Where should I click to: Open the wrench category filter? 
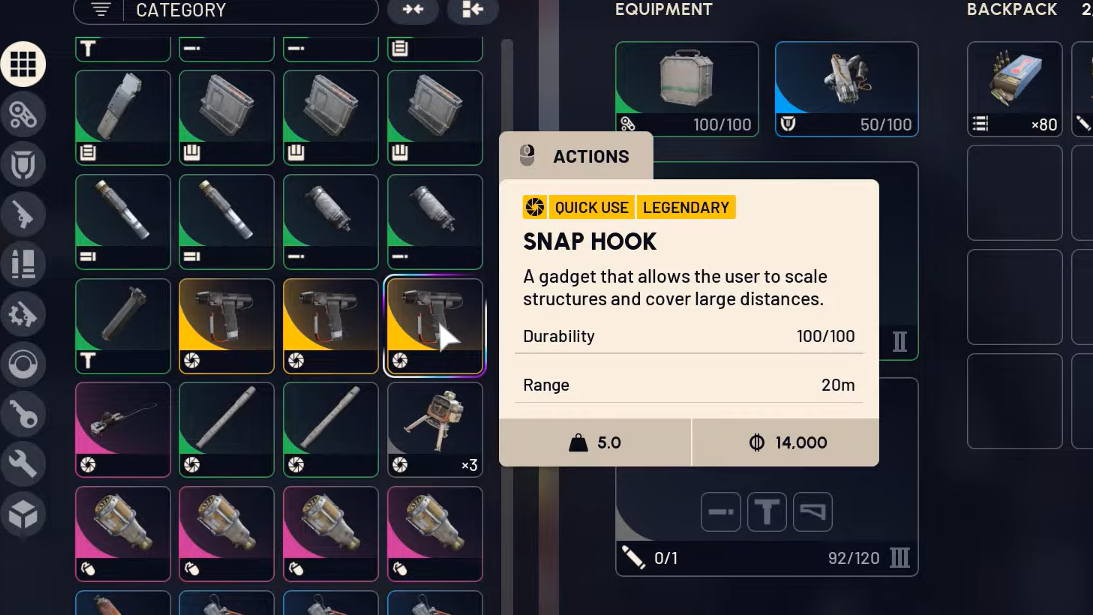(x=23, y=463)
